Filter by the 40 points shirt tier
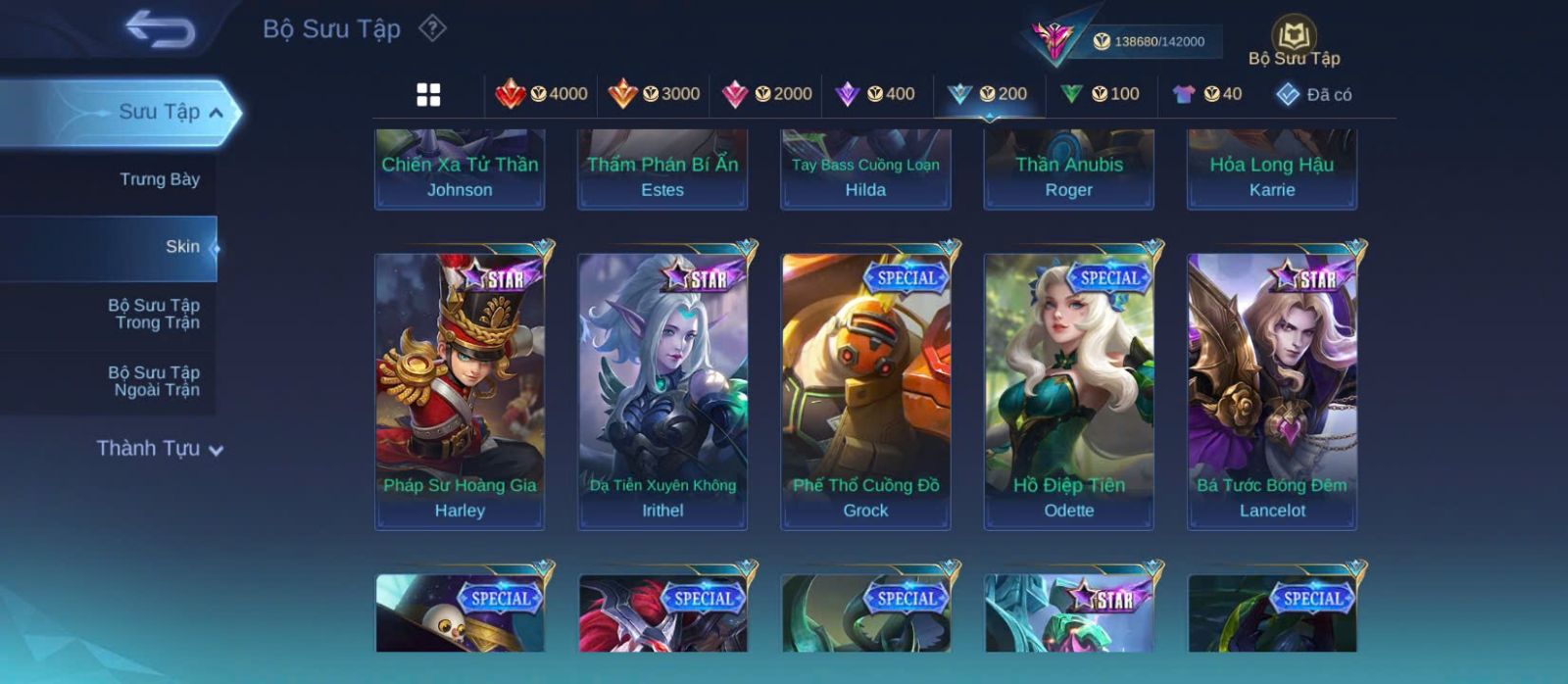 1207,94
